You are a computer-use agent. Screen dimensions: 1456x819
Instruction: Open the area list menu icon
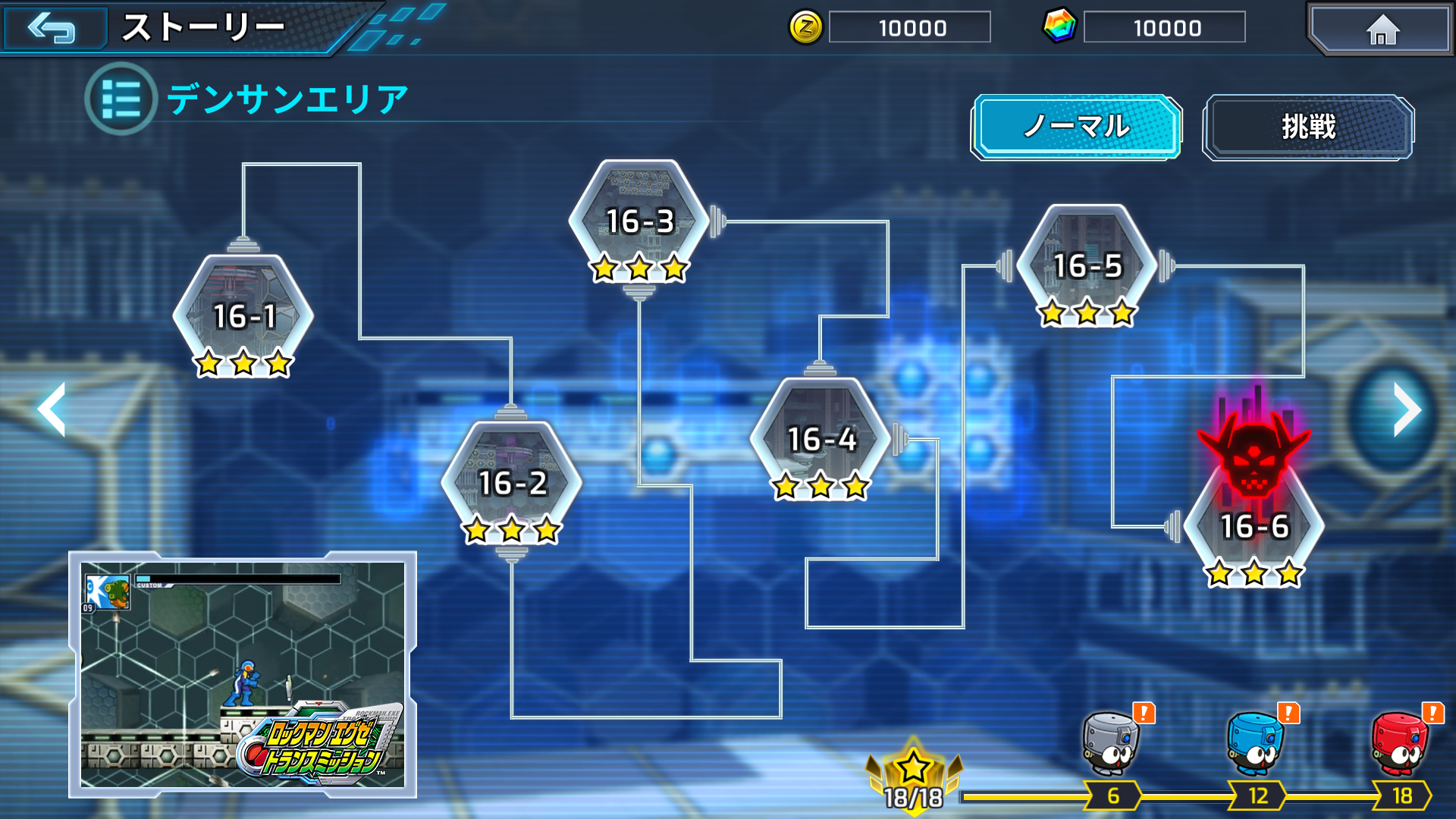121,99
